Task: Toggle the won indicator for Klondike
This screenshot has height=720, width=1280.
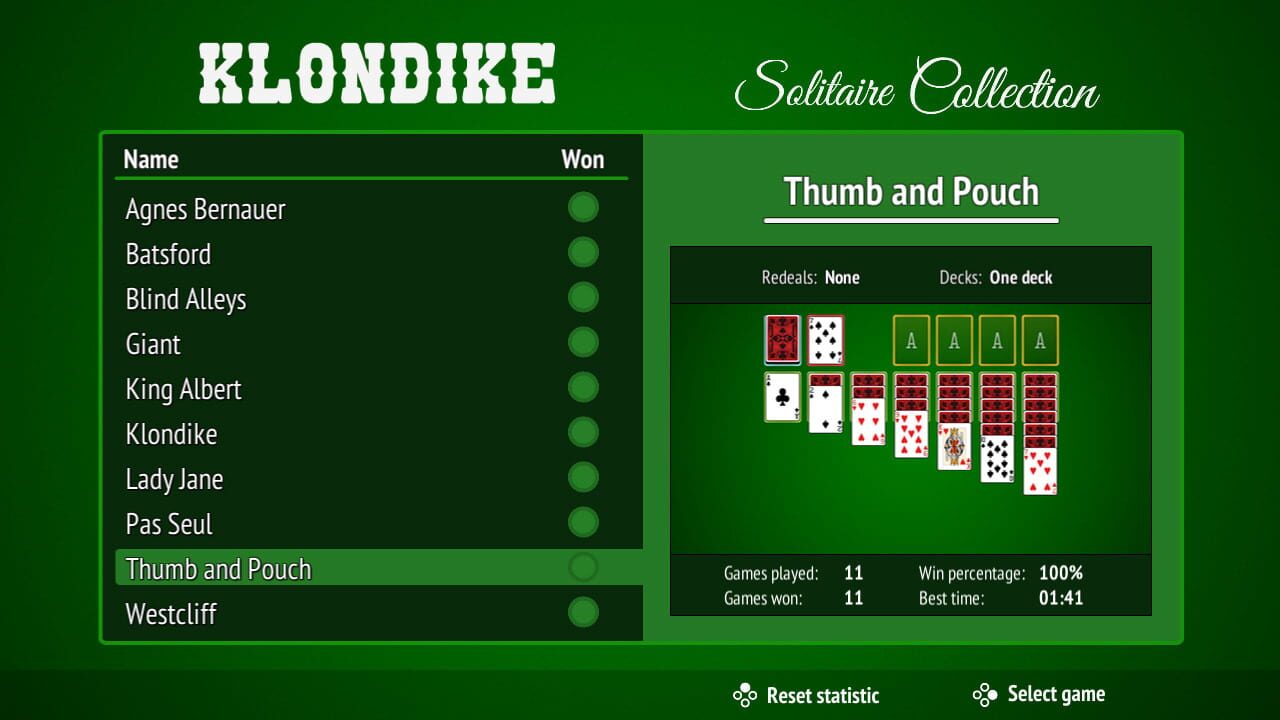Action: (x=583, y=432)
